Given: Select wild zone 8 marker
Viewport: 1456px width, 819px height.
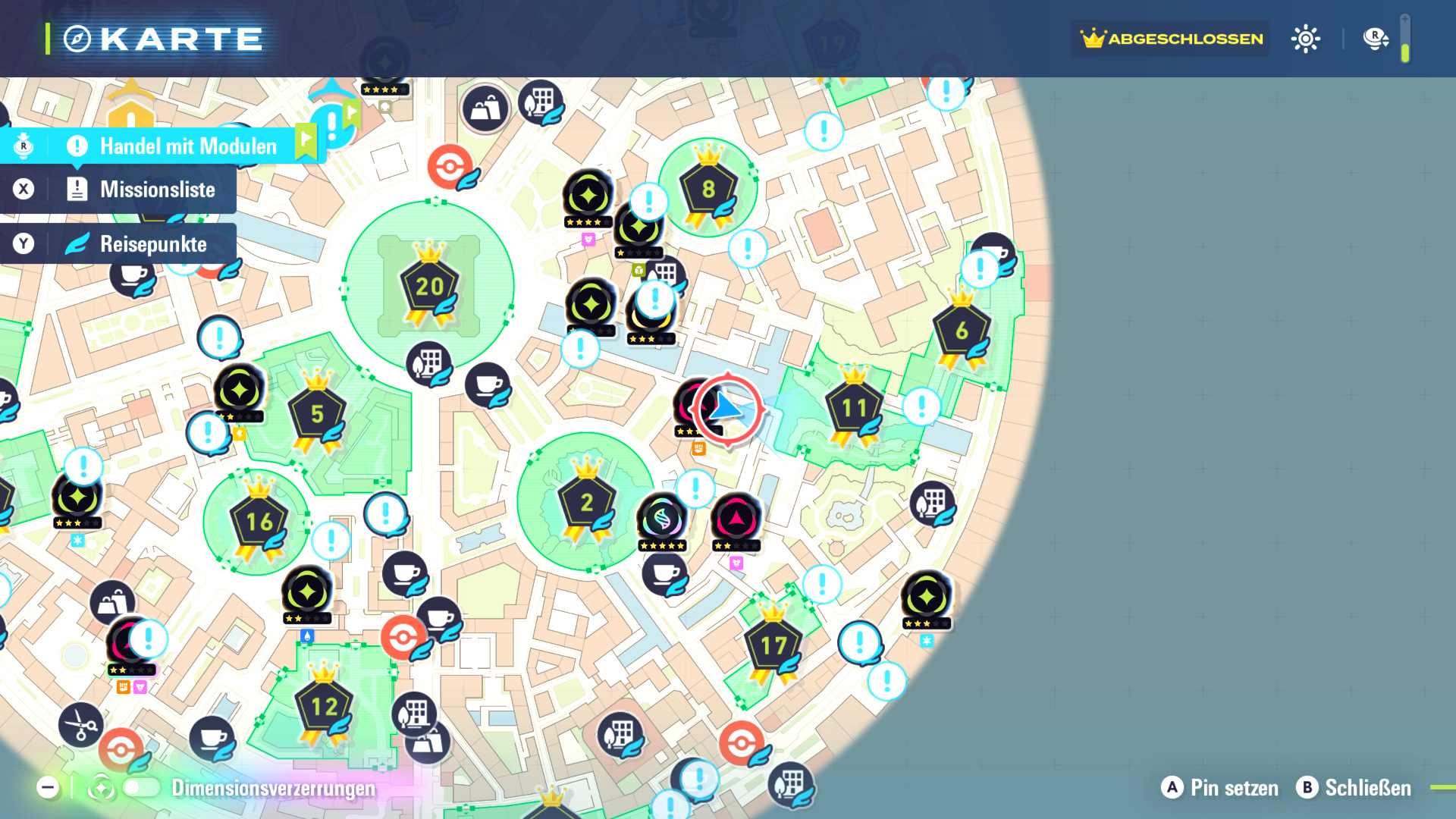Looking at the screenshot, I should click(708, 189).
